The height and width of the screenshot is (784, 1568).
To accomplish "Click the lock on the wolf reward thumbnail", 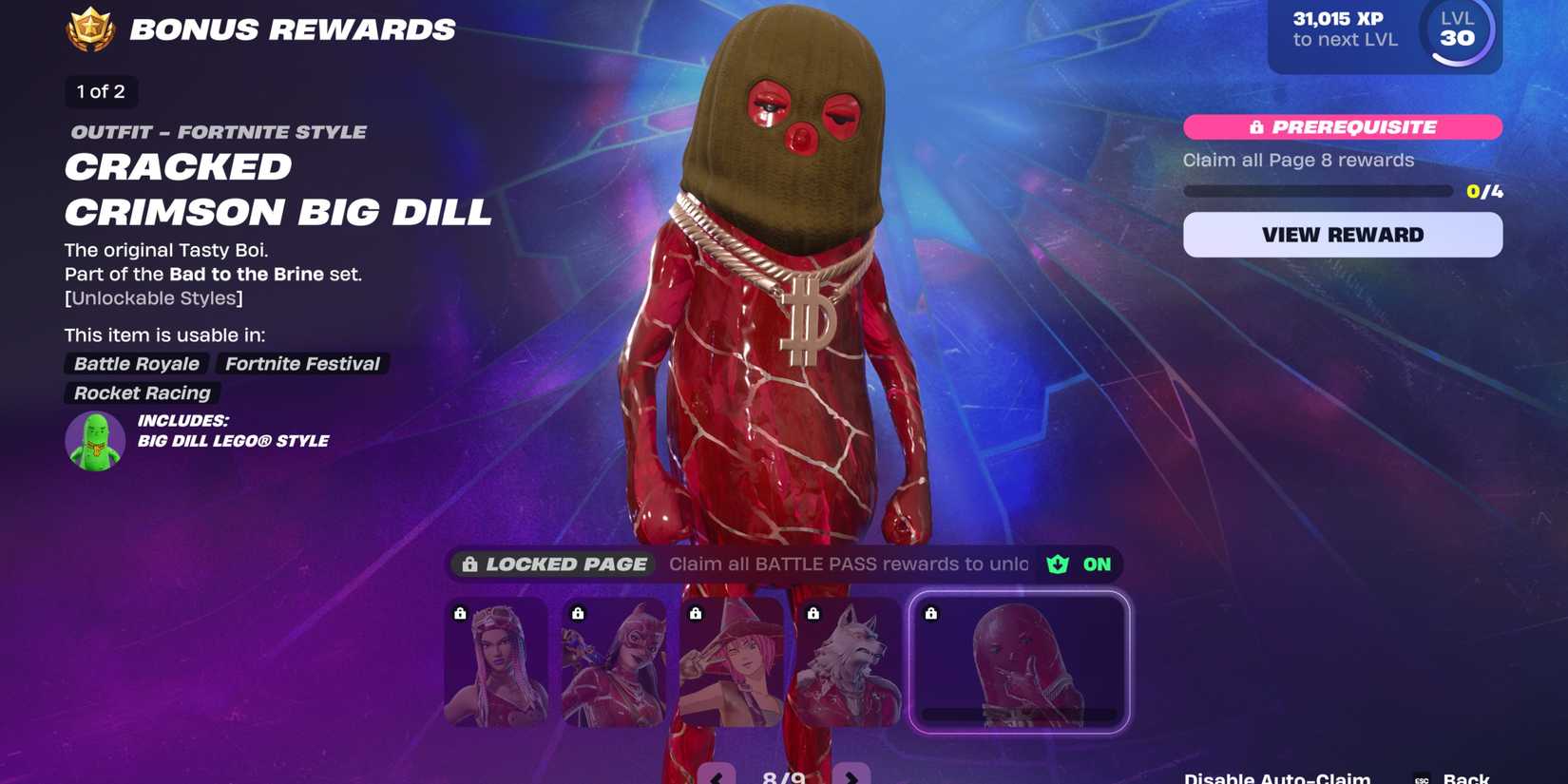I will [812, 614].
